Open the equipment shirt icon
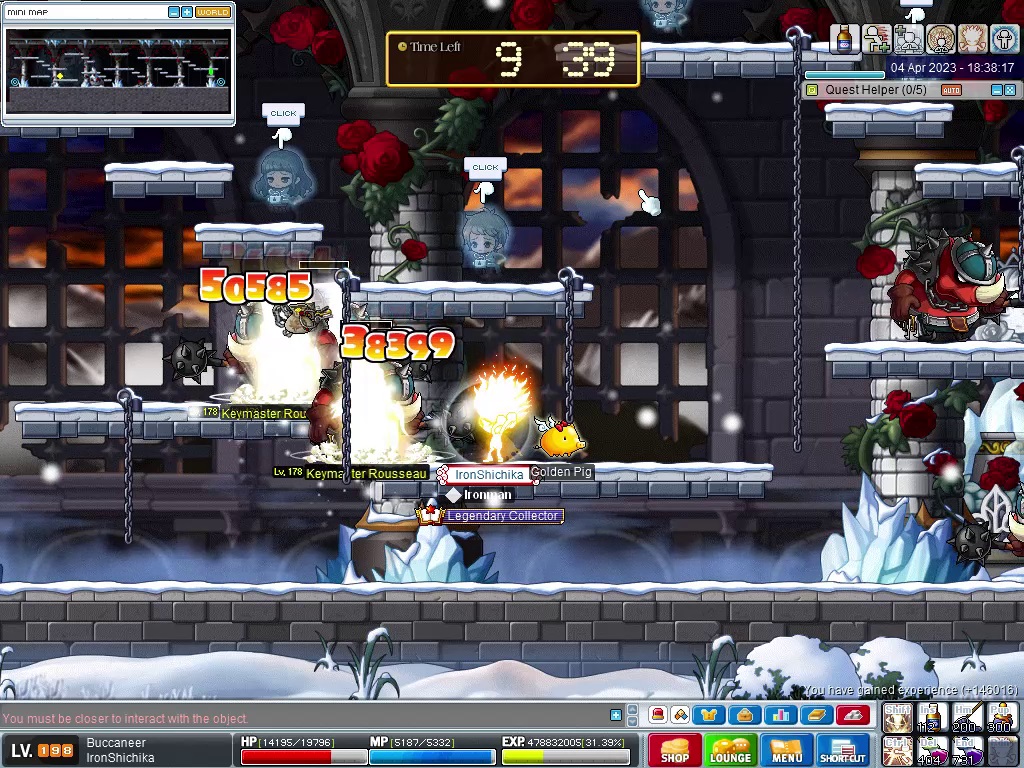The image size is (1024, 768). pos(709,715)
